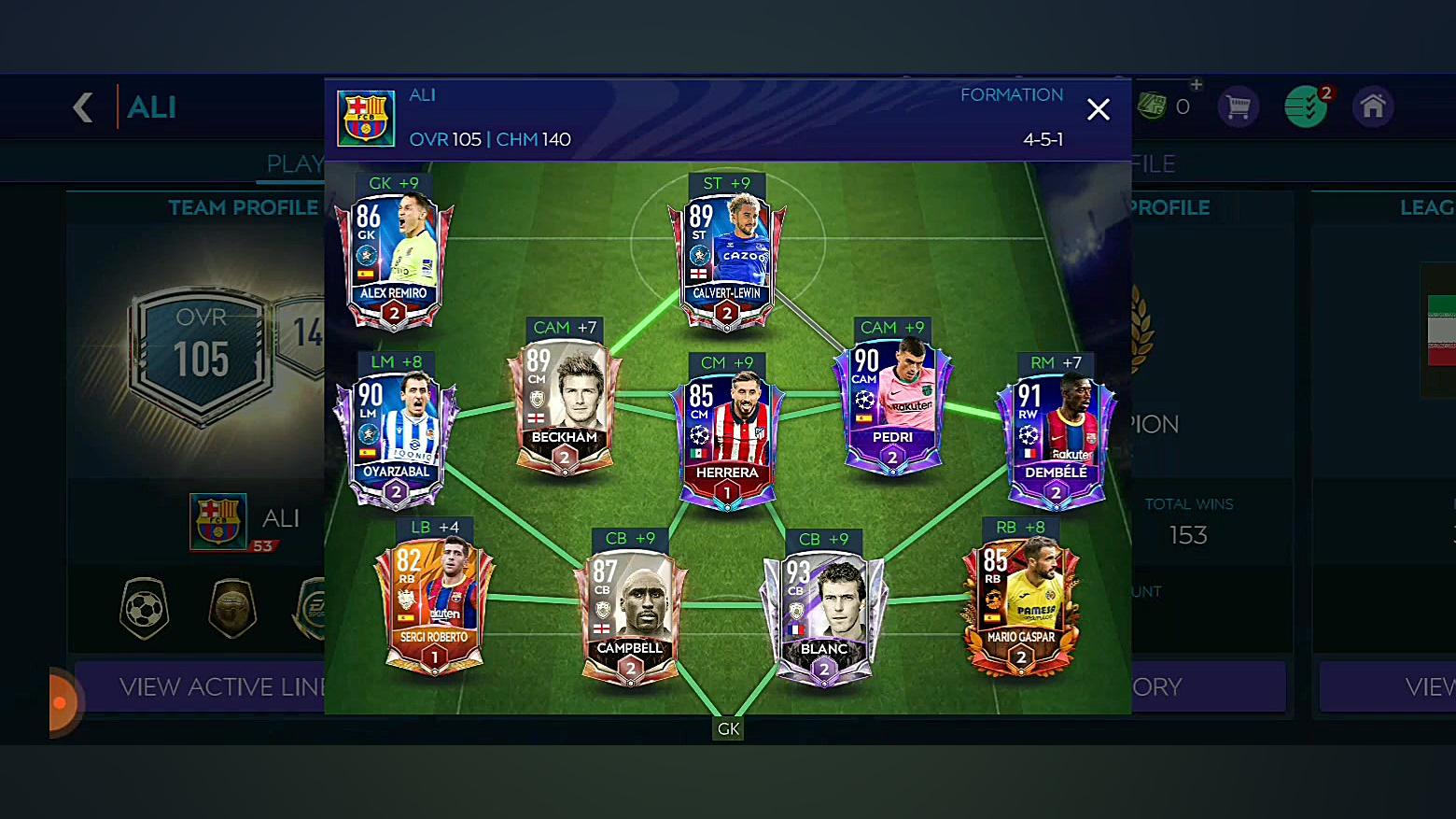Screen dimensions: 1456x819
Task: Return to the home screen
Action: click(1372, 107)
